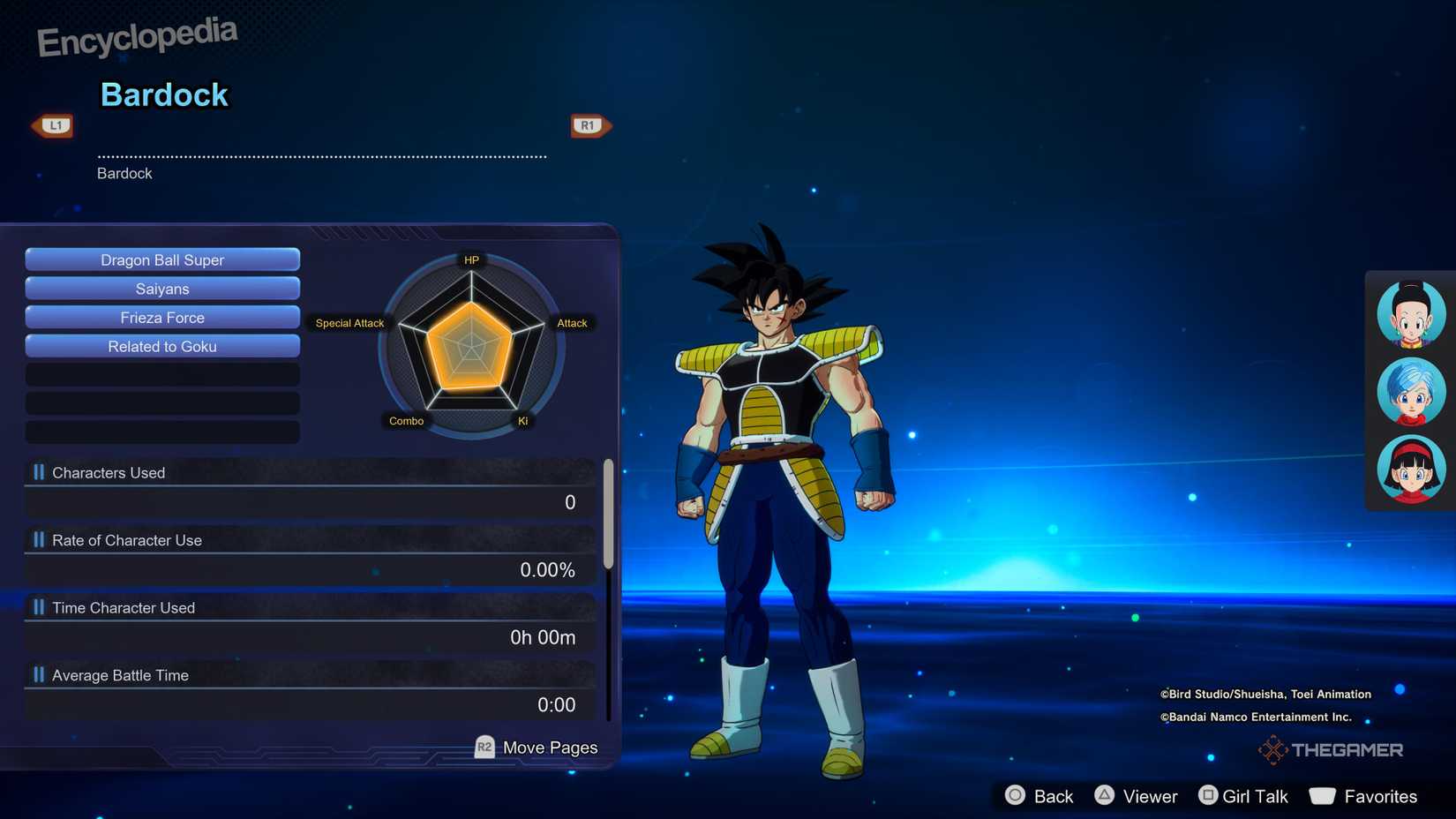Click the R1 page-forward arrow icon
This screenshot has width=1456, height=819.
coord(589,125)
